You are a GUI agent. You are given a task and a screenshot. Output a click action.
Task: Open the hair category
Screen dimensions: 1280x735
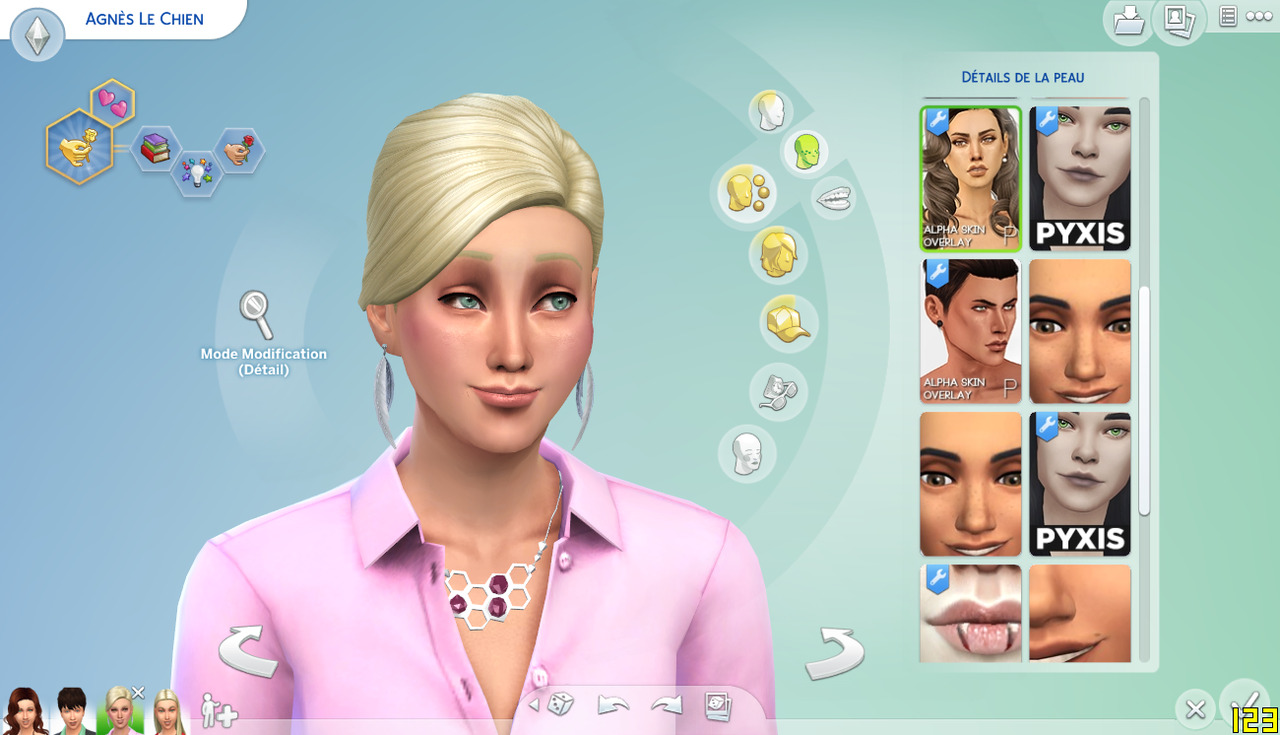pyautogui.click(x=777, y=254)
